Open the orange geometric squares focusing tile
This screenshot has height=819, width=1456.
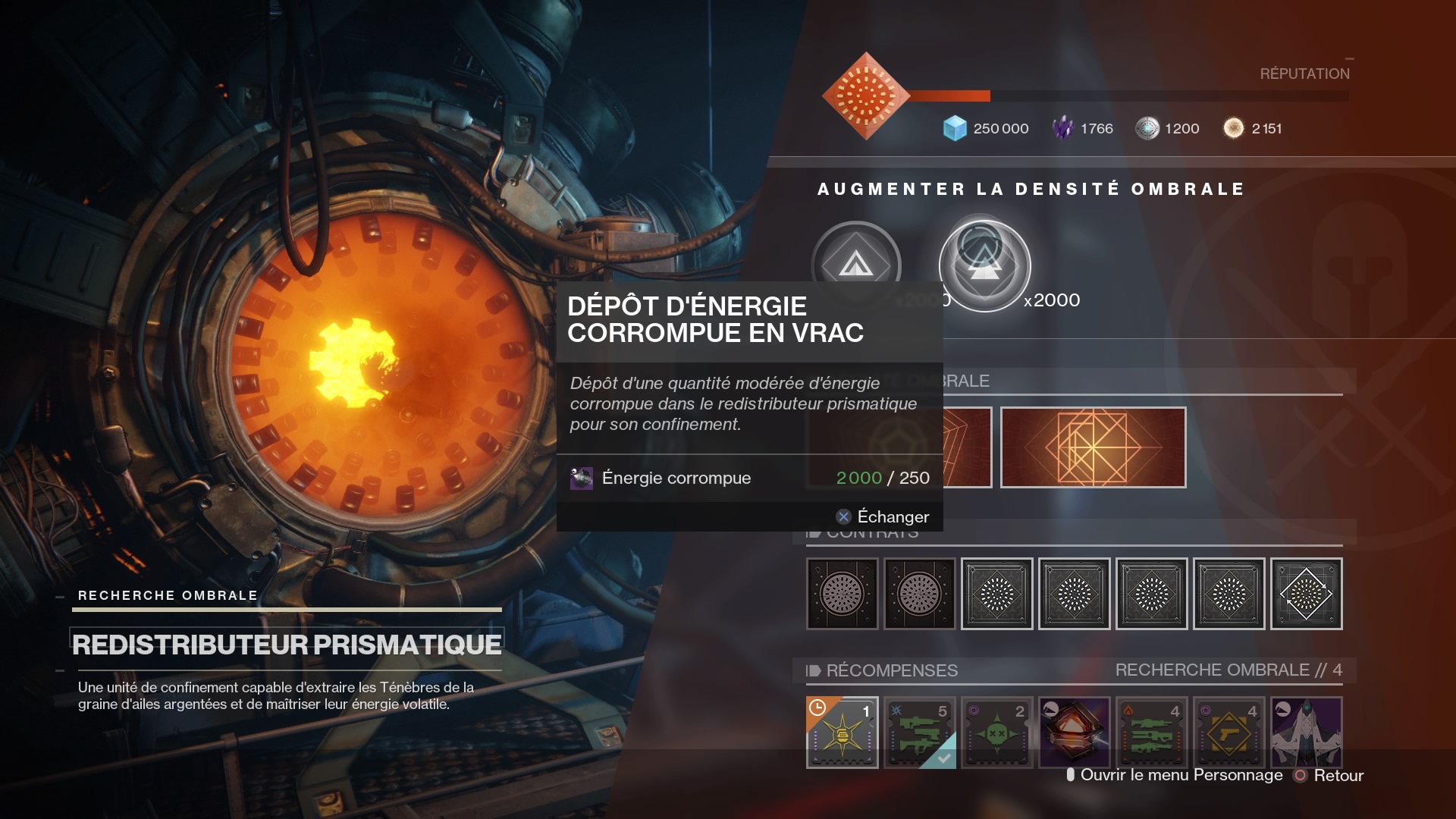(x=1093, y=447)
